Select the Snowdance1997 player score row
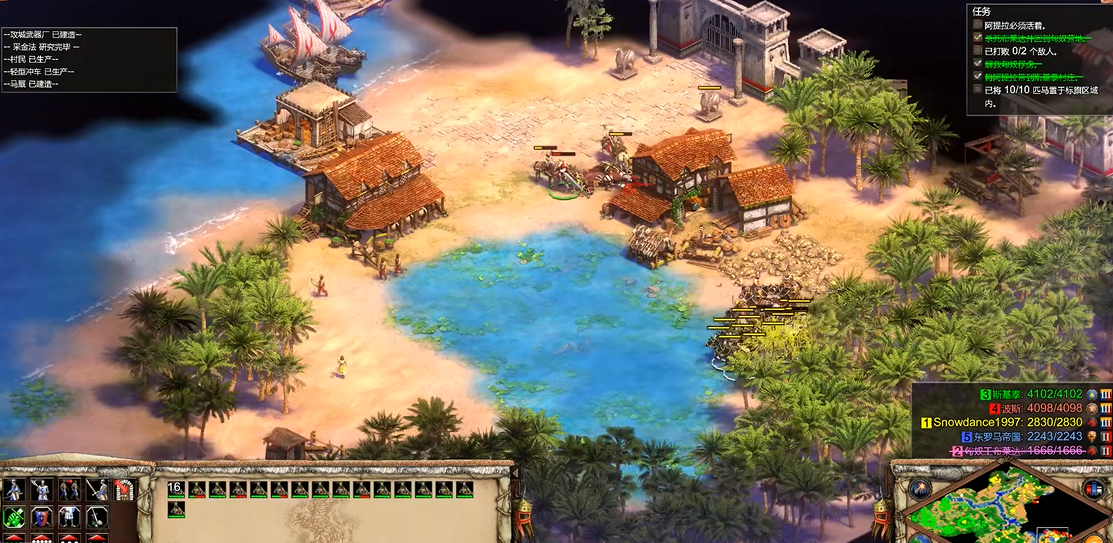 [1010, 422]
